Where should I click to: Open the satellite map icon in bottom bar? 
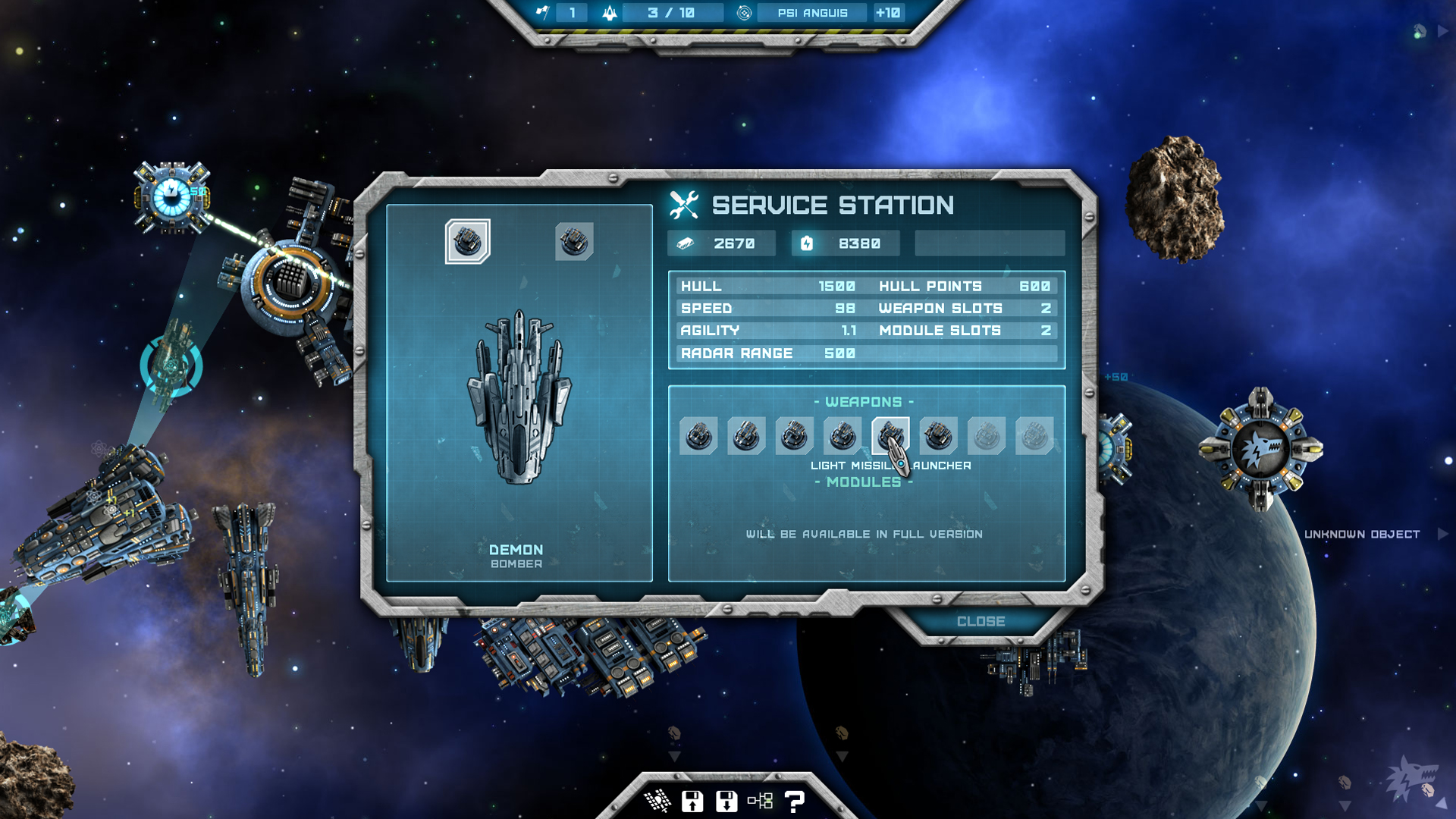(658, 800)
